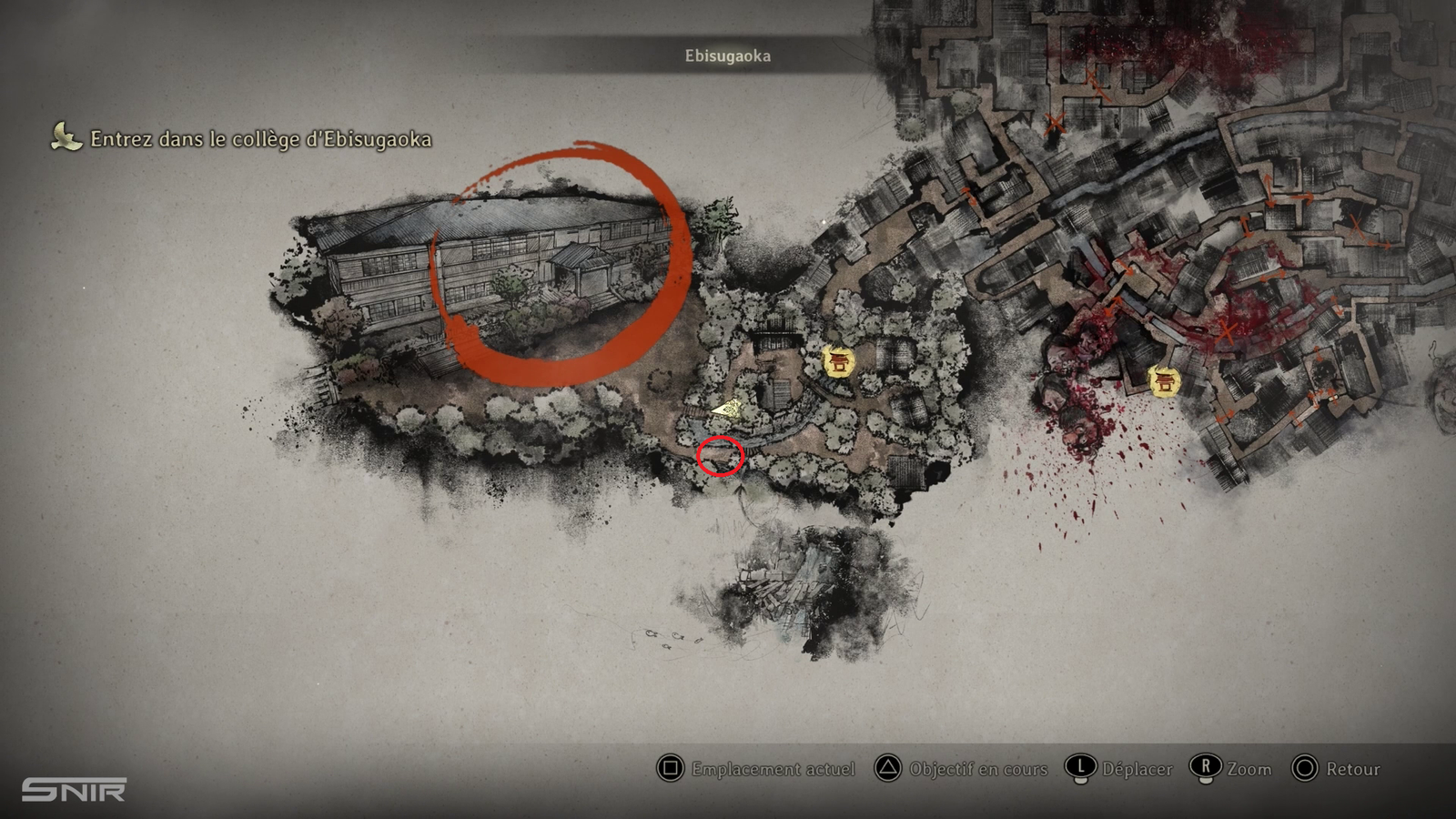The image size is (1456, 819).
Task: Select the shrine marker beside the blood splatter
Action: 1164,380
